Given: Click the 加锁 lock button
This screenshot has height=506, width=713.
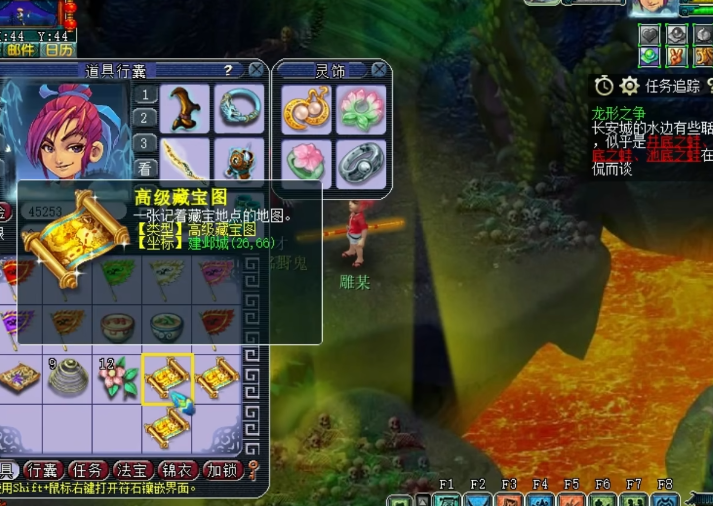Looking at the screenshot, I should click(222, 470).
